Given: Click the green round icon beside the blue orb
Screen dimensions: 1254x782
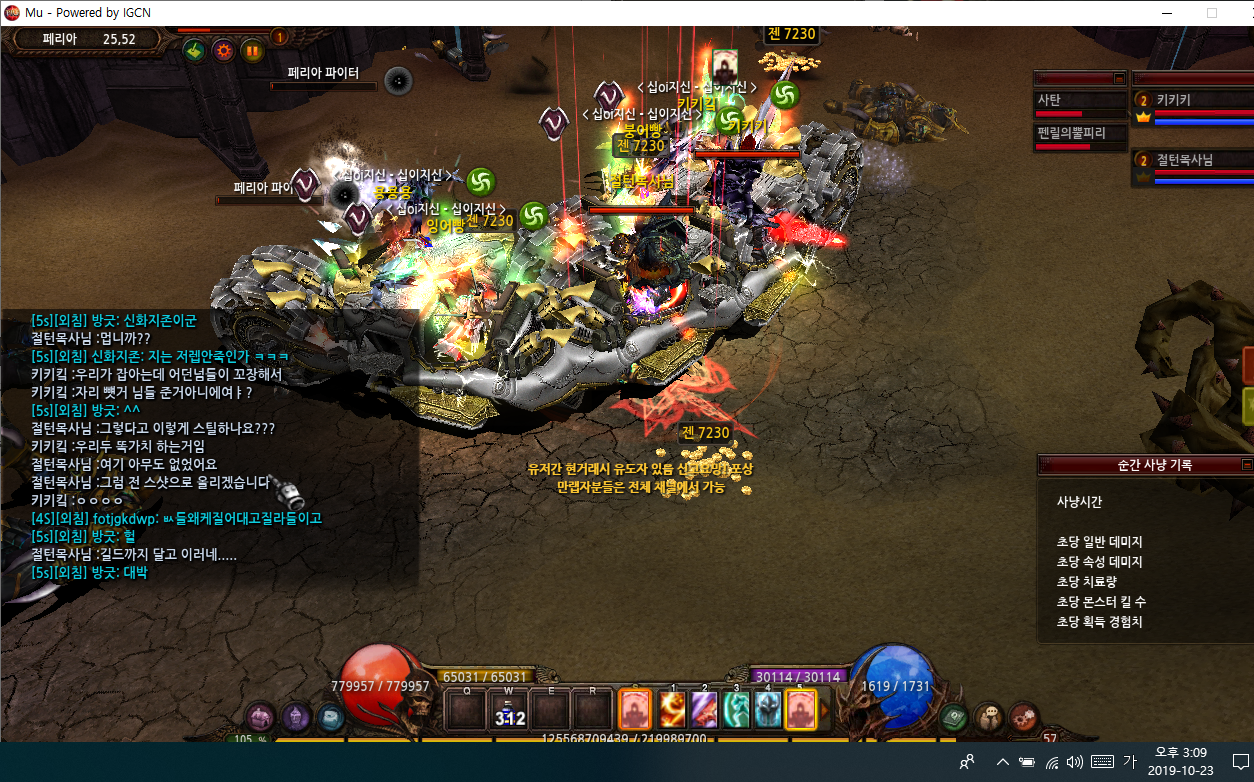Looking at the screenshot, I should (x=955, y=717).
